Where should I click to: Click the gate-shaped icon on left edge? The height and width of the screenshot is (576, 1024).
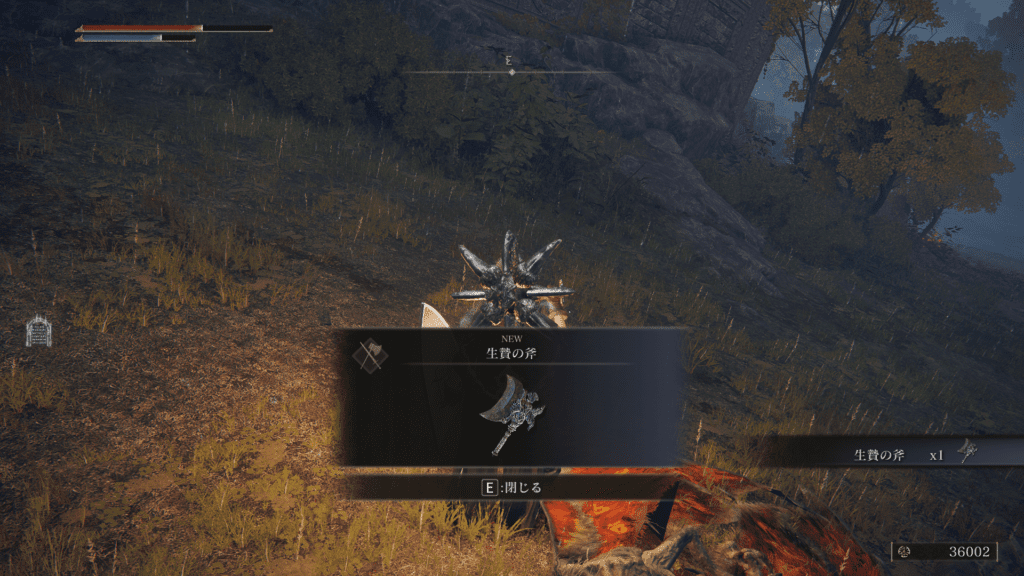(x=38, y=331)
